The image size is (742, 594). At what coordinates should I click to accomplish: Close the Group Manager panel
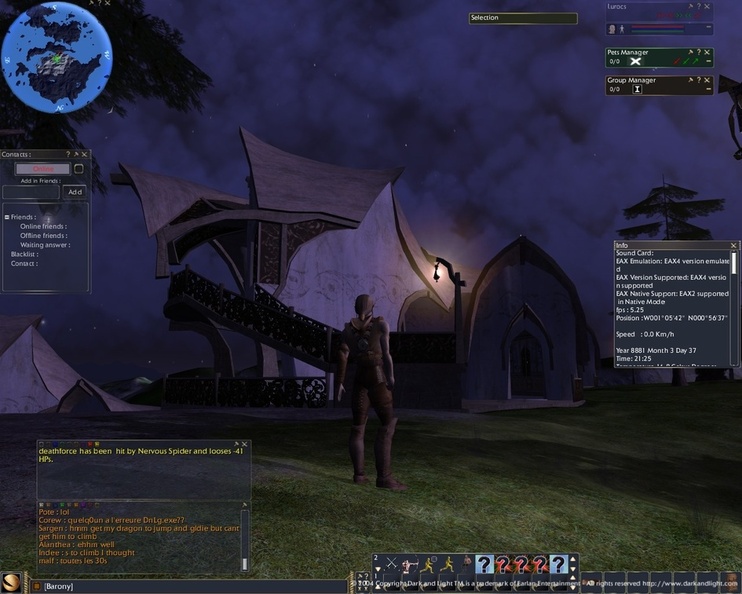pos(709,80)
